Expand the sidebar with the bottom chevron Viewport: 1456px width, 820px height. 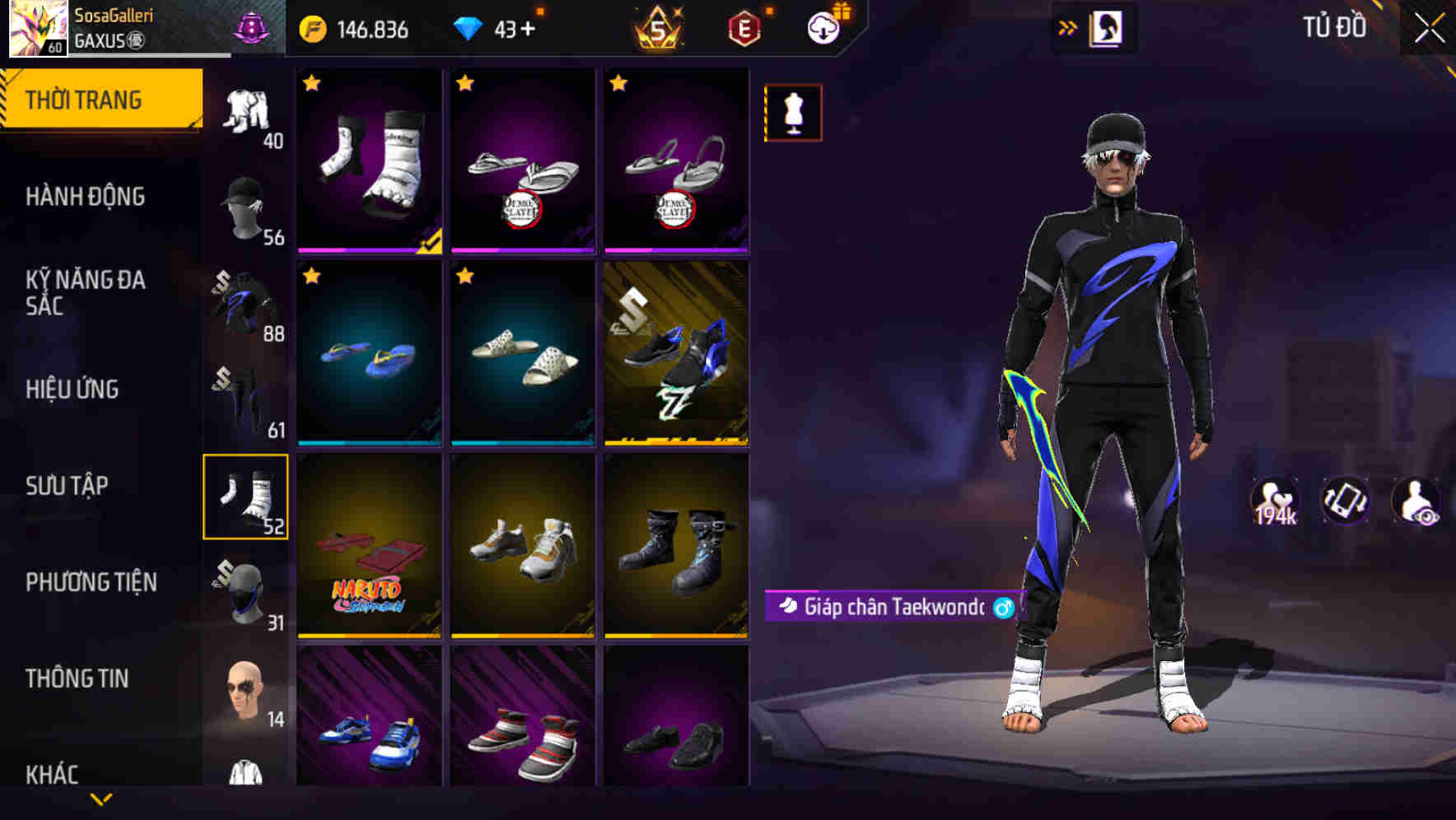[x=103, y=800]
